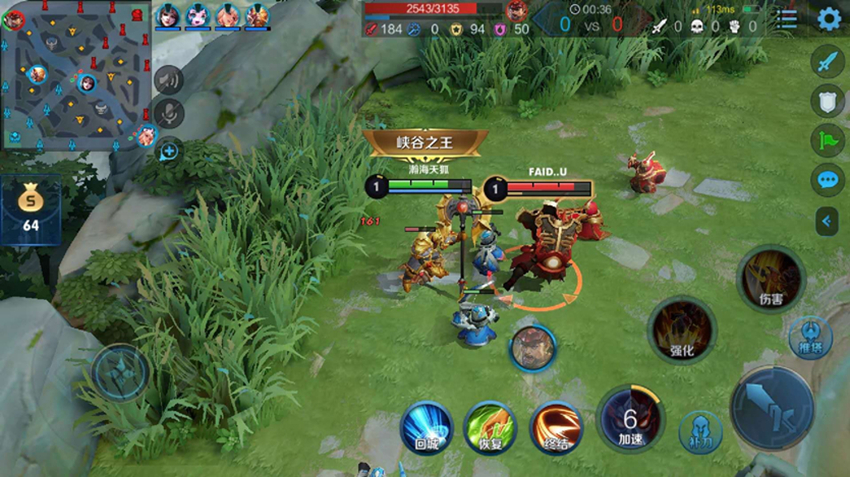The height and width of the screenshot is (477, 850).
Task: Send the green flag rally signal
Action: [x=828, y=140]
